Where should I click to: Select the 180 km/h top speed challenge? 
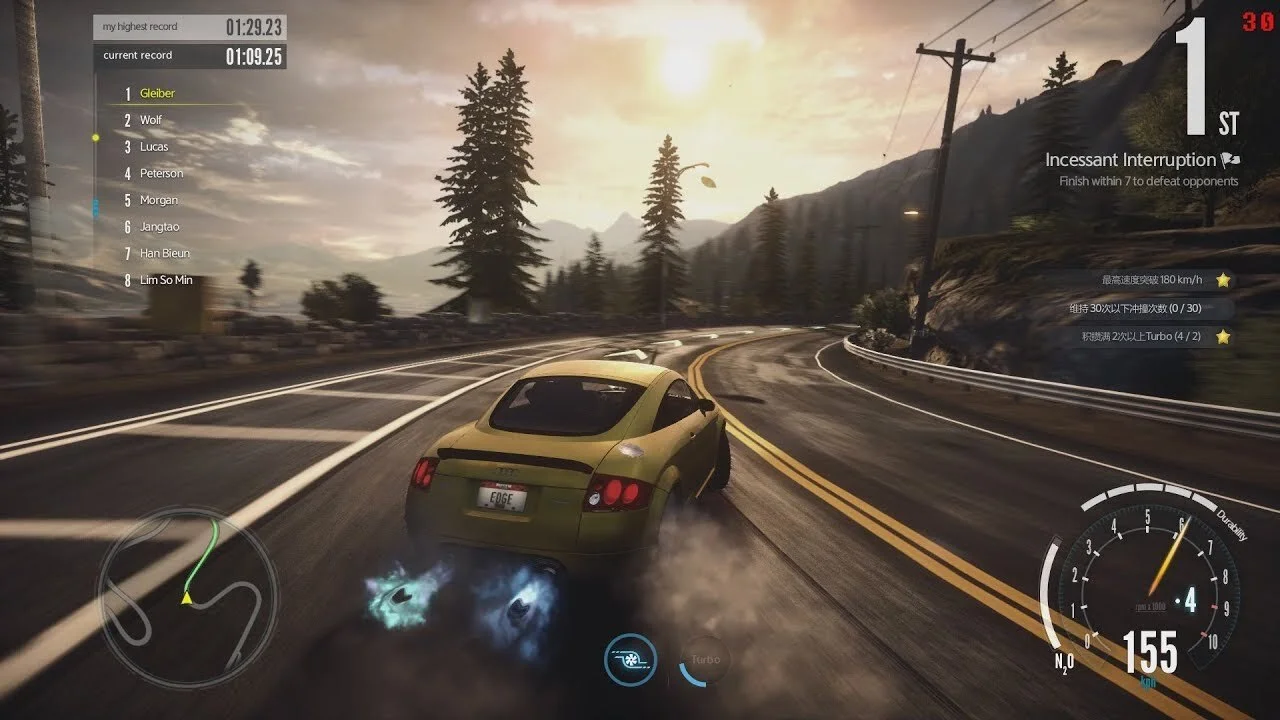[x=1151, y=280]
